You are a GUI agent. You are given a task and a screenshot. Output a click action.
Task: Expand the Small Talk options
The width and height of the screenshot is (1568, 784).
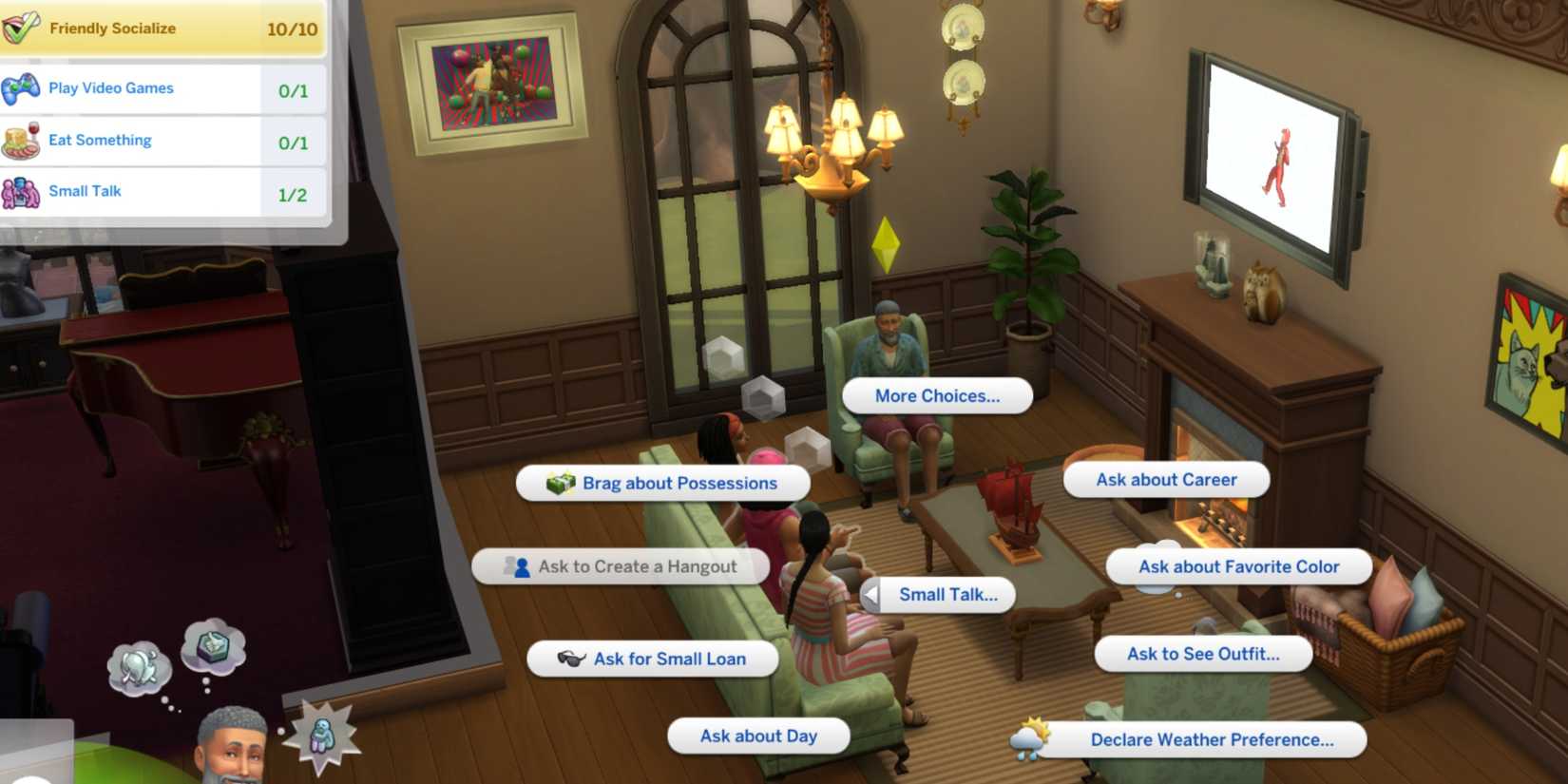[x=947, y=595]
